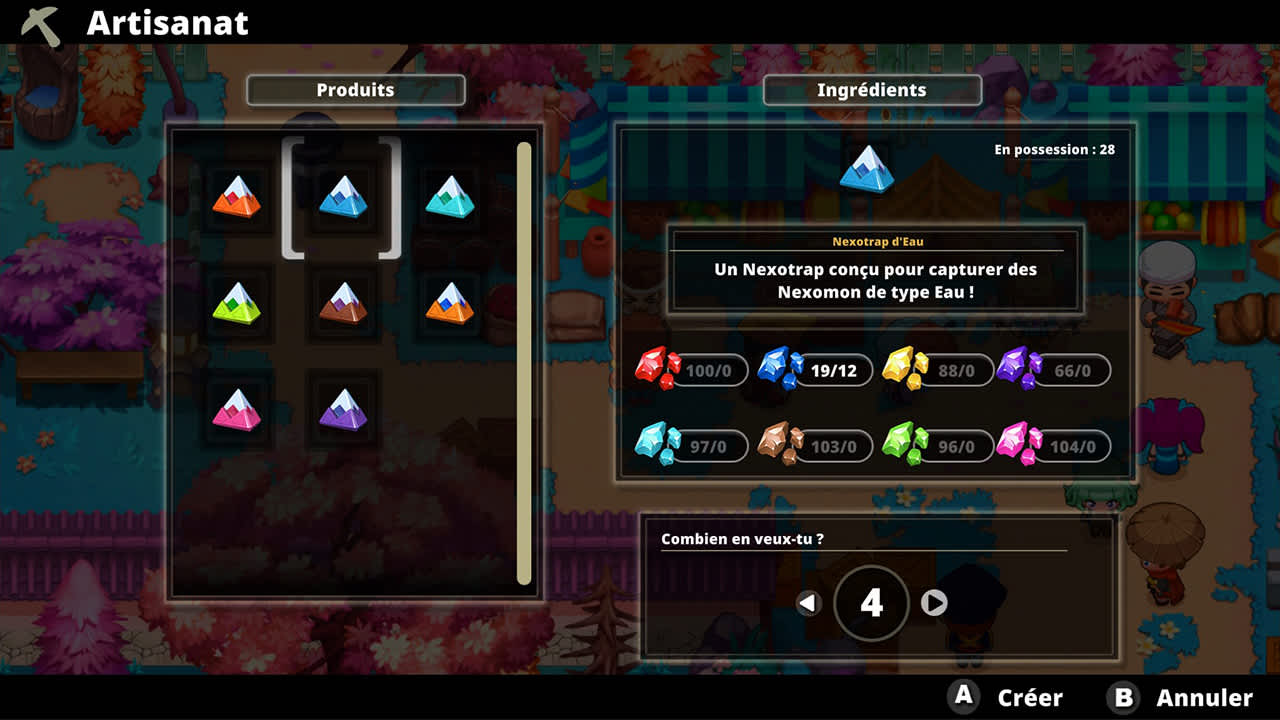Increase the craft quantity with the right arrow
Image resolution: width=1280 pixels, height=720 pixels.
pyautogui.click(x=935, y=603)
